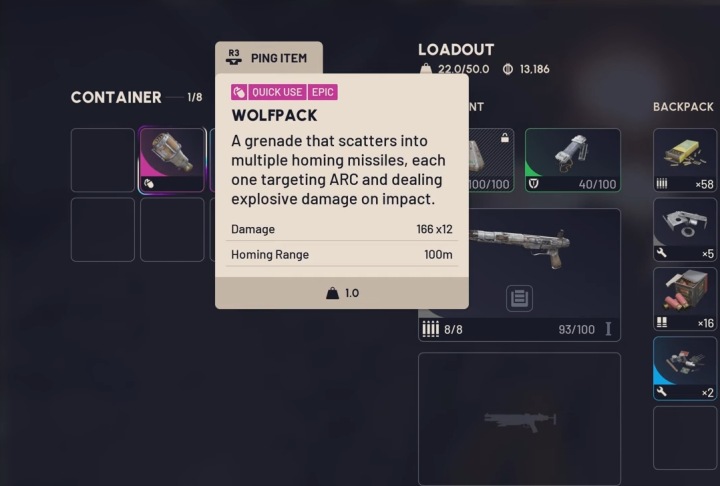Select the metal parts stack of 5
This screenshot has height=486, width=720.
[685, 229]
